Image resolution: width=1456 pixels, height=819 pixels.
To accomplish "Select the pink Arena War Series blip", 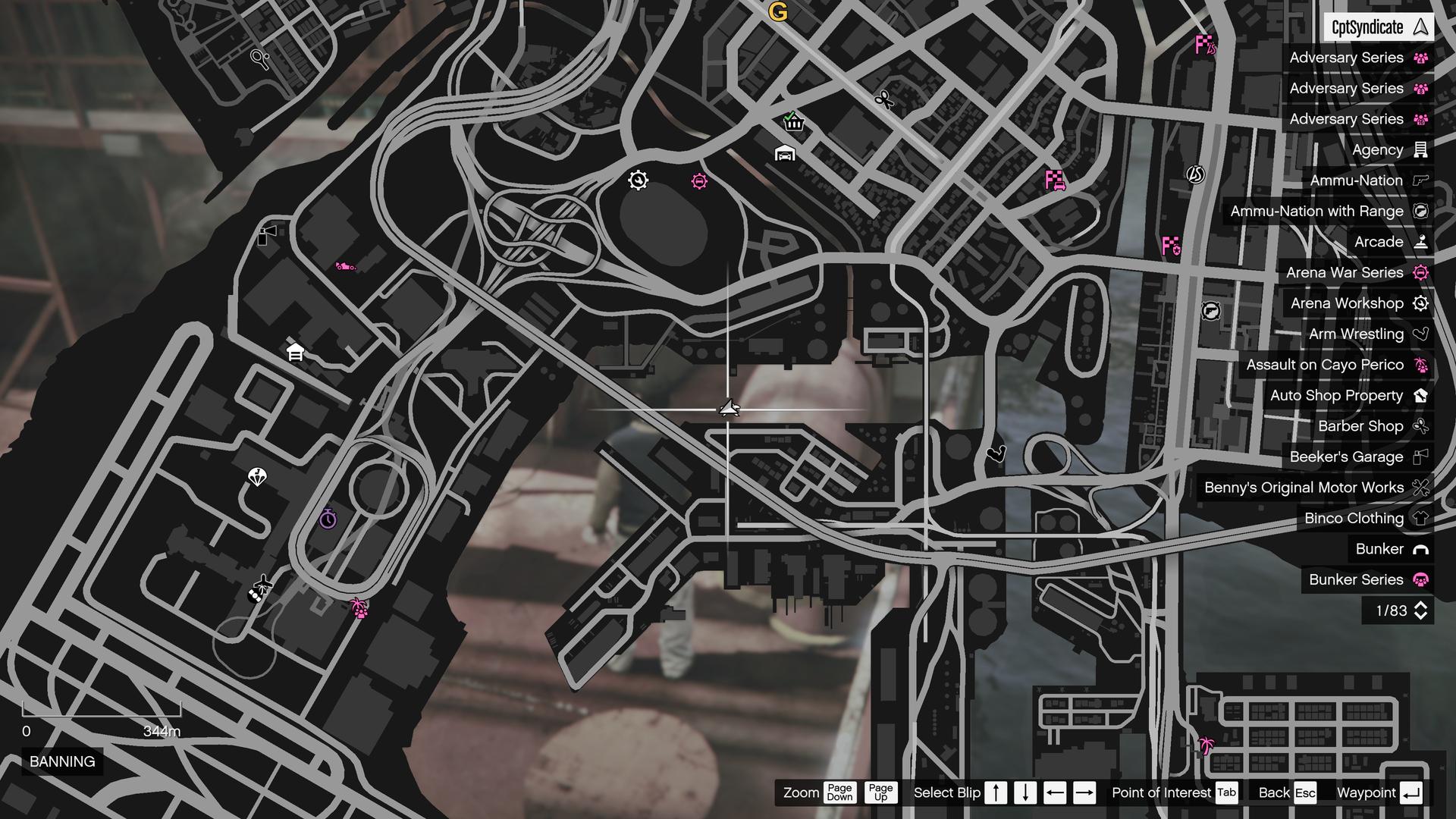I will [x=698, y=180].
